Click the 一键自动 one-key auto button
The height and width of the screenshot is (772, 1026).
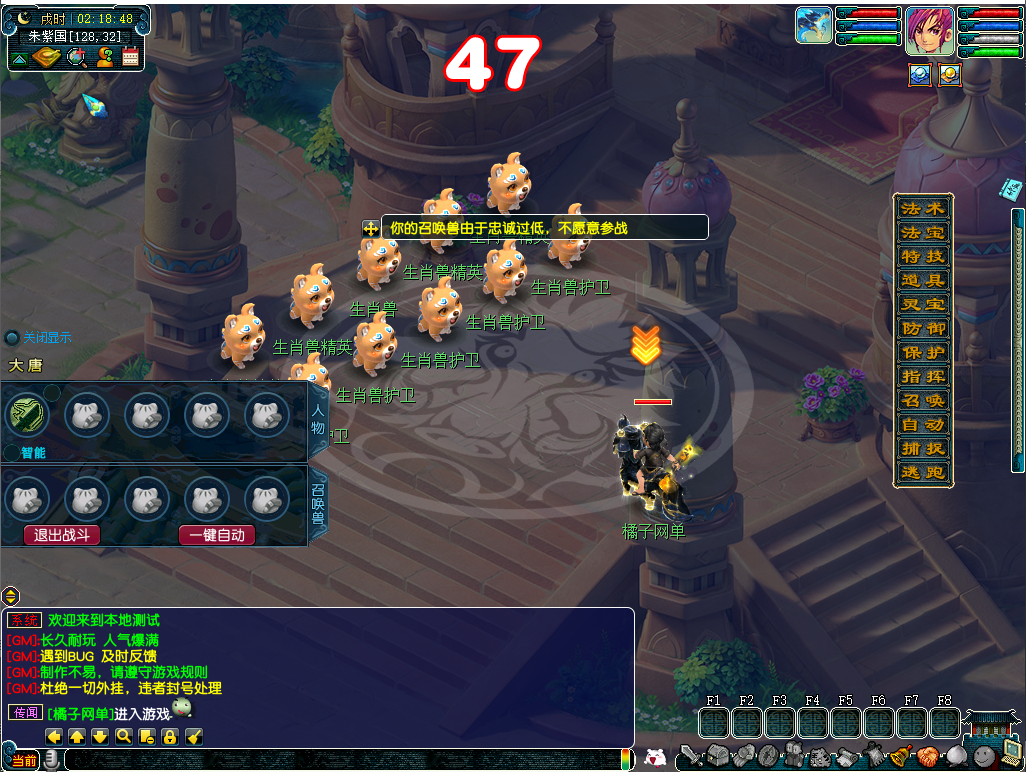(x=217, y=535)
